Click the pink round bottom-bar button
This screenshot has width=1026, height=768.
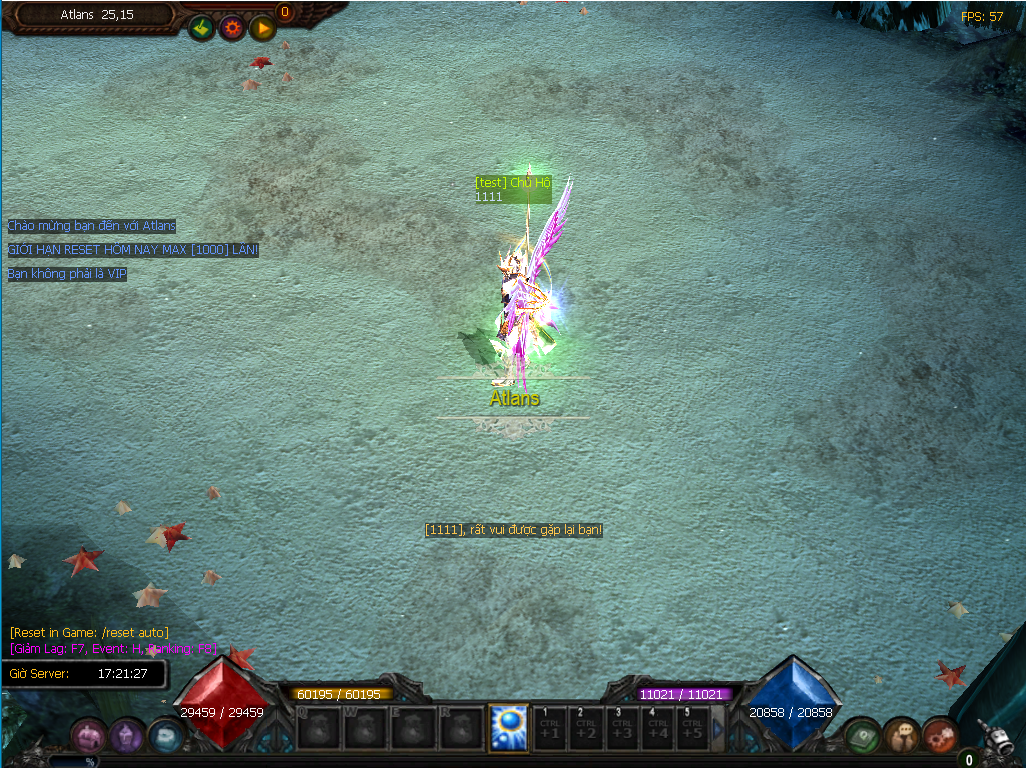click(89, 737)
